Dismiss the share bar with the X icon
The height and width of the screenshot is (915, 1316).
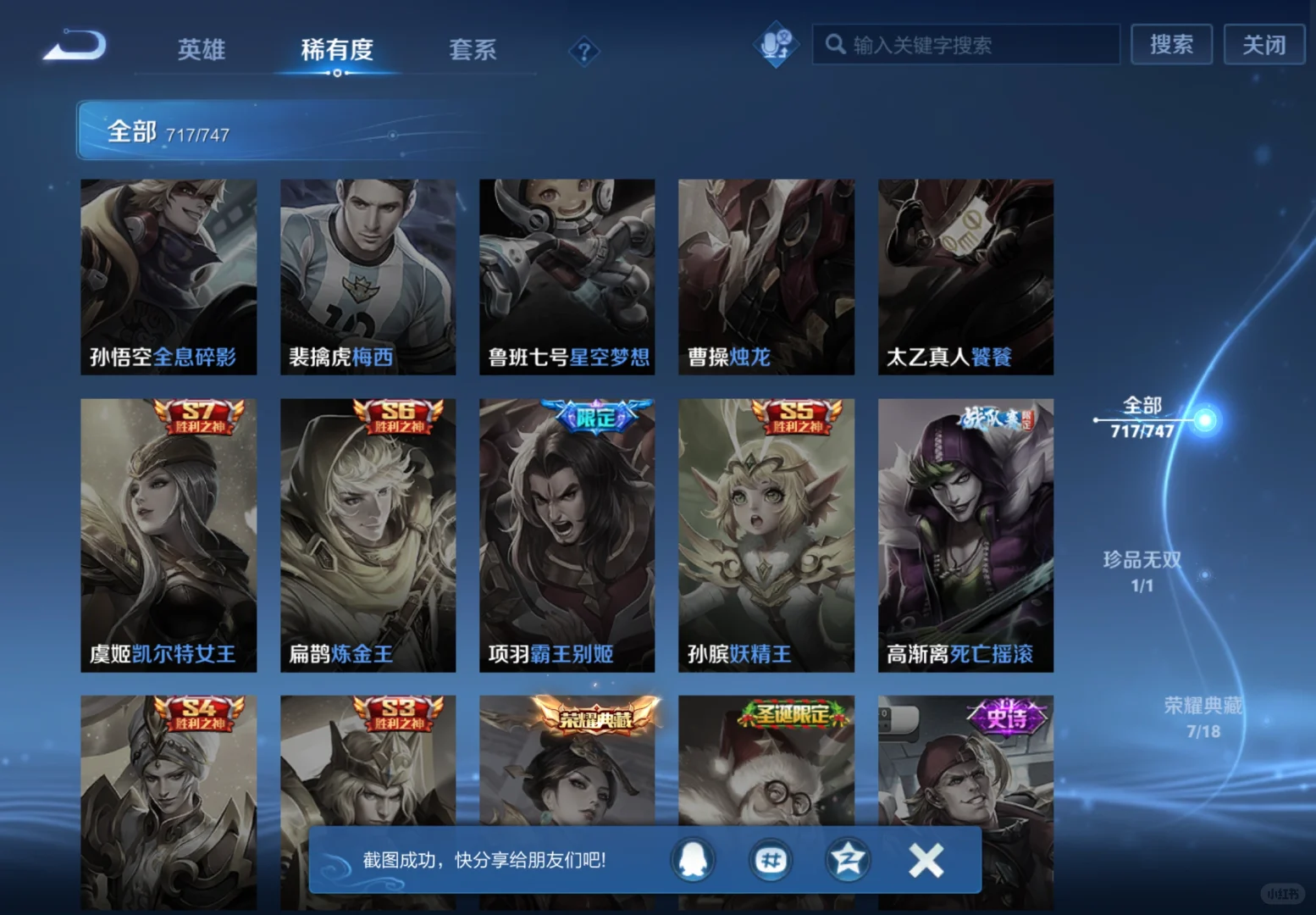pos(926,860)
